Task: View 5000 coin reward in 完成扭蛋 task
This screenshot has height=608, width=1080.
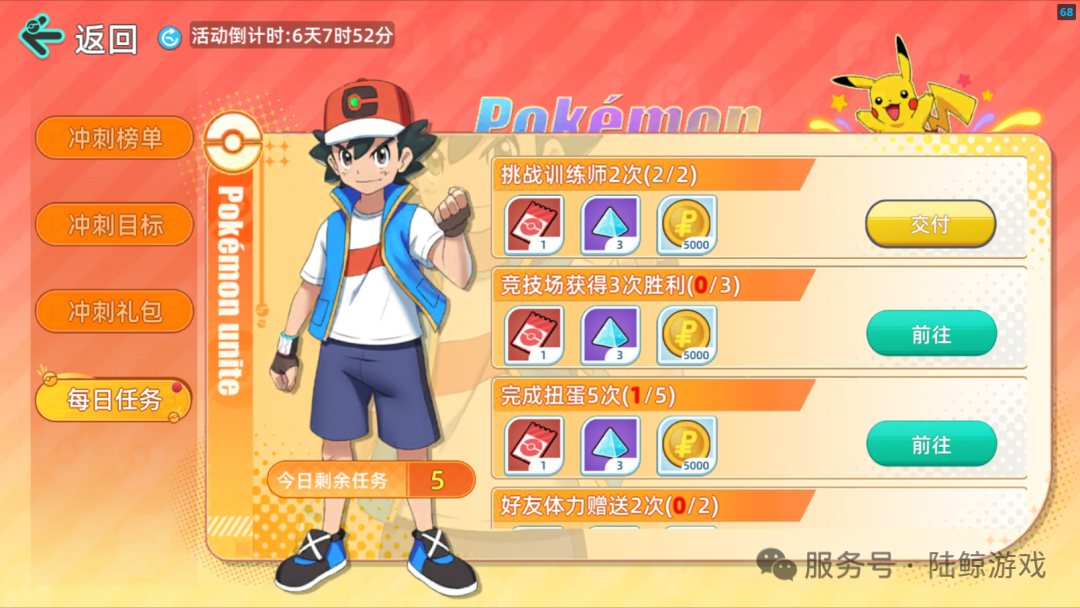Action: pyautogui.click(x=687, y=445)
